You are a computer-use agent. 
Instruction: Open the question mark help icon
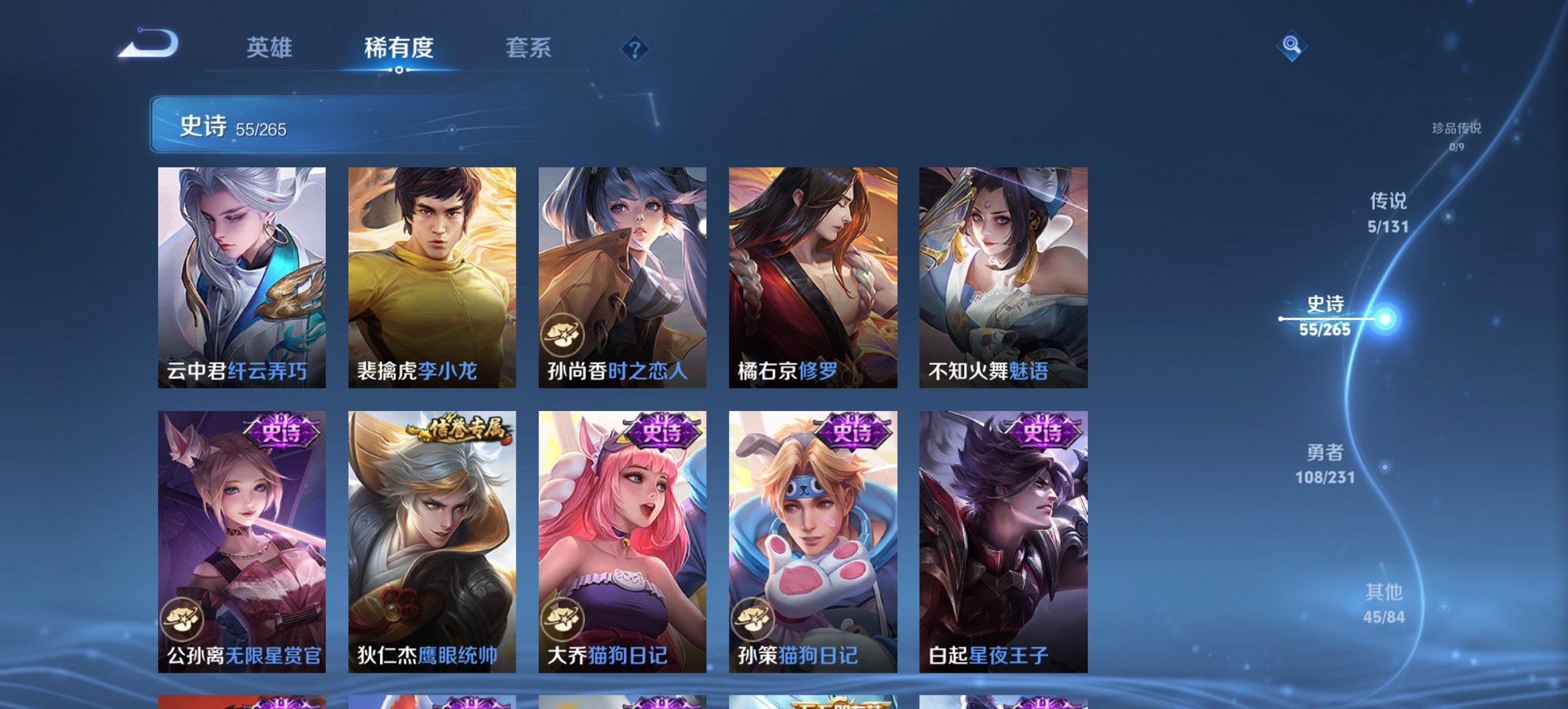click(634, 49)
